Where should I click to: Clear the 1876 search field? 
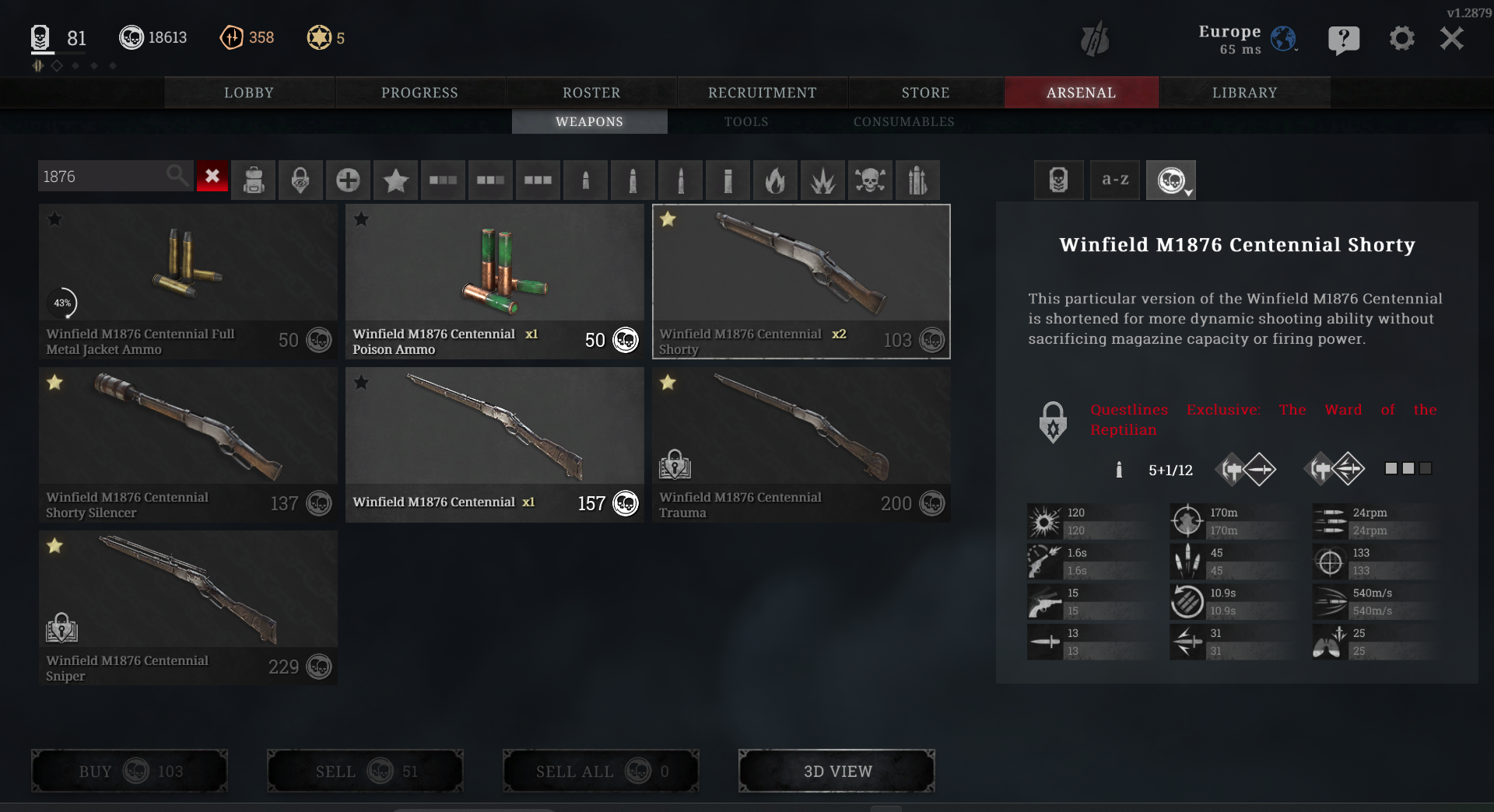tap(212, 177)
